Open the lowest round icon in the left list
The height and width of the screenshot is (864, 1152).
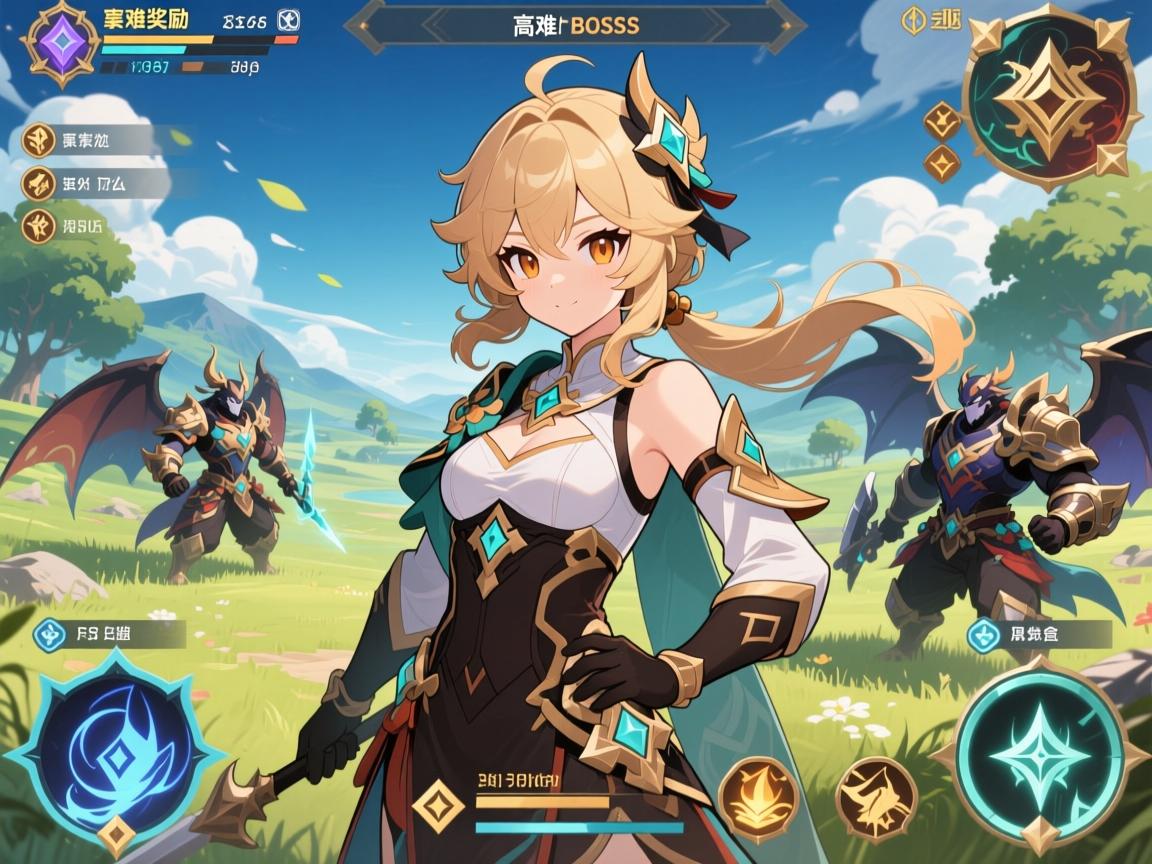[39, 224]
